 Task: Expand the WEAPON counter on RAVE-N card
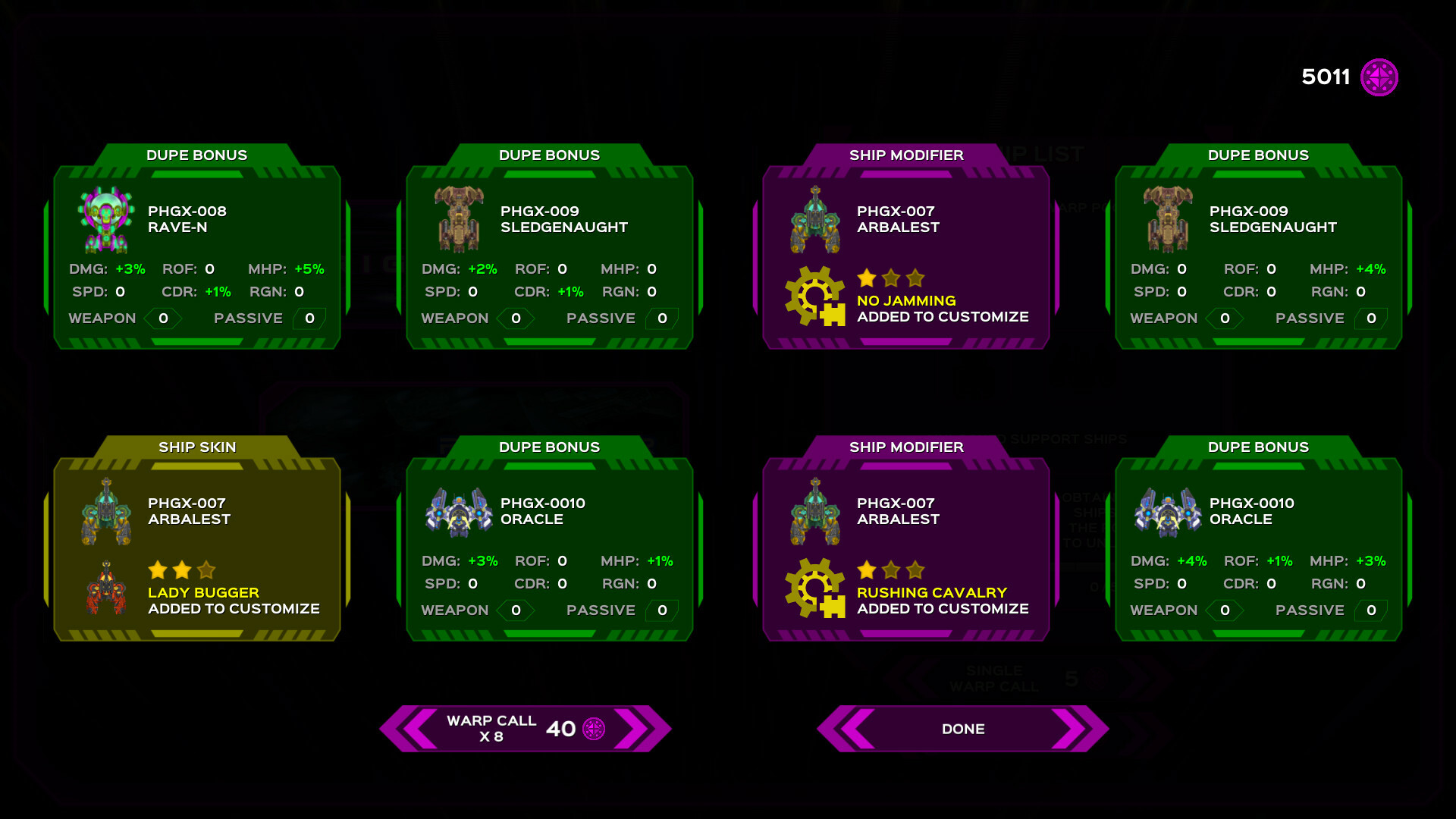point(163,318)
